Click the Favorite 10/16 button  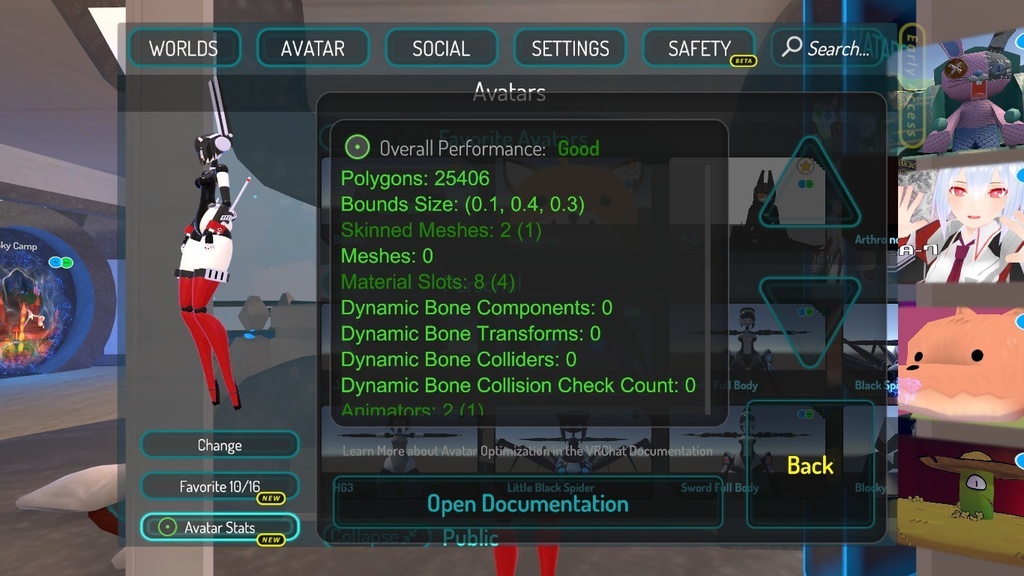pos(219,487)
